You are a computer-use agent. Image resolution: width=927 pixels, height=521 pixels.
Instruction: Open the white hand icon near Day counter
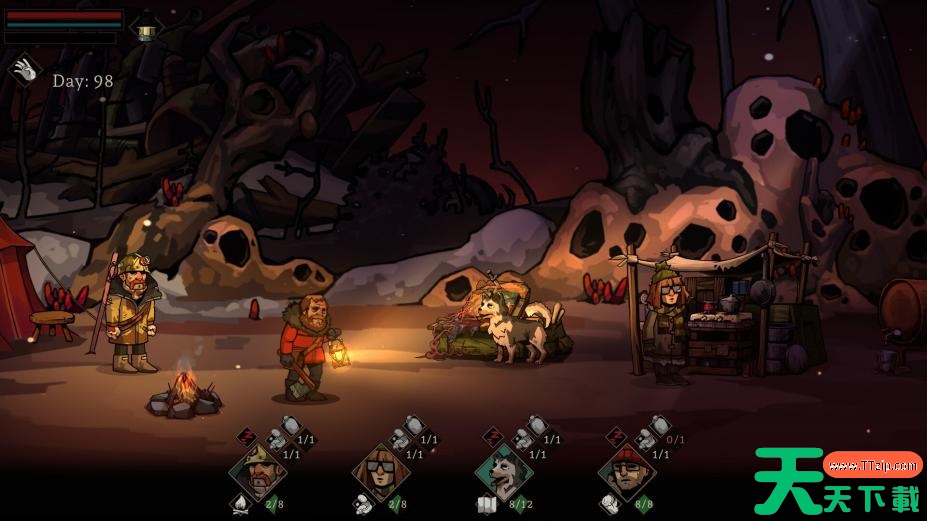(24, 70)
